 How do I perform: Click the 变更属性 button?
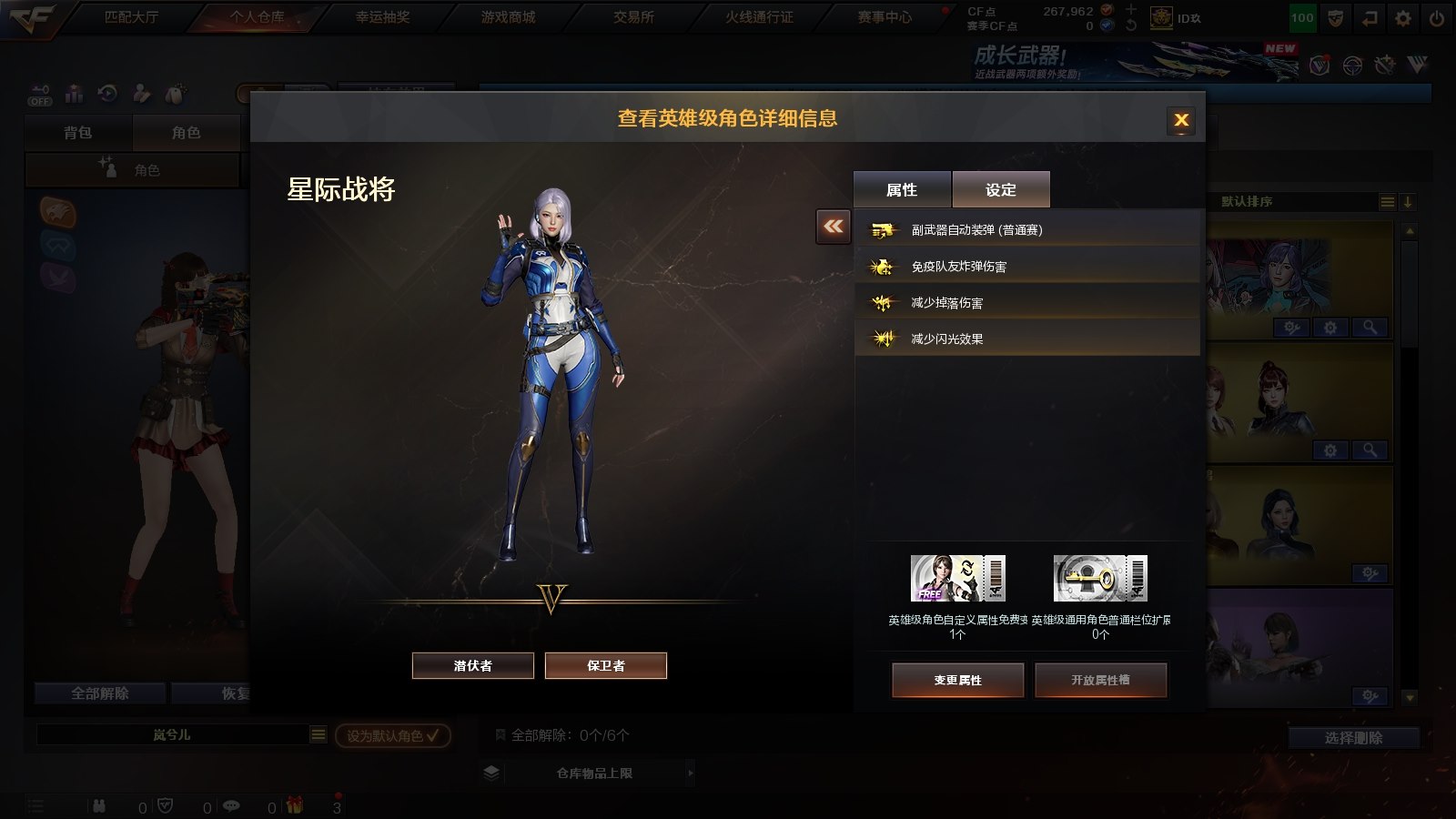[x=958, y=680]
